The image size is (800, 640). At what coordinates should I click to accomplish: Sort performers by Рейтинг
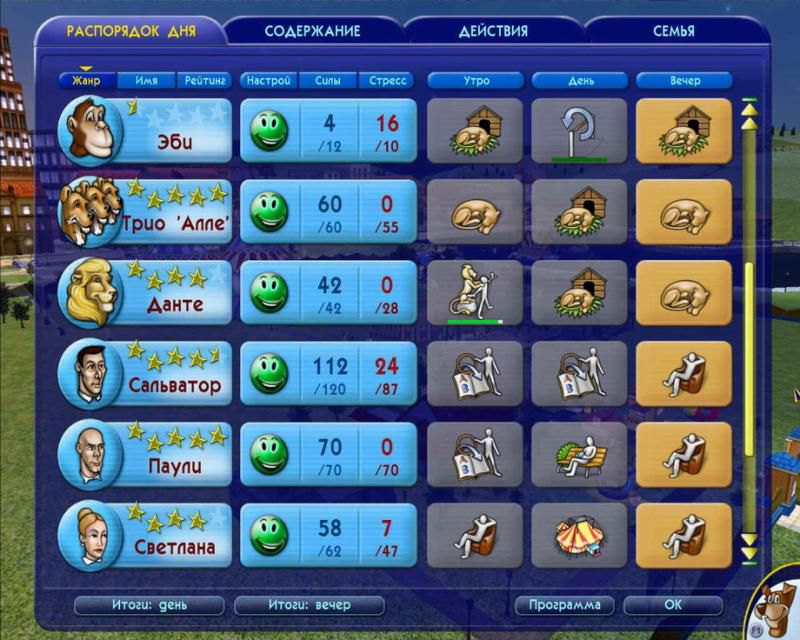point(204,80)
